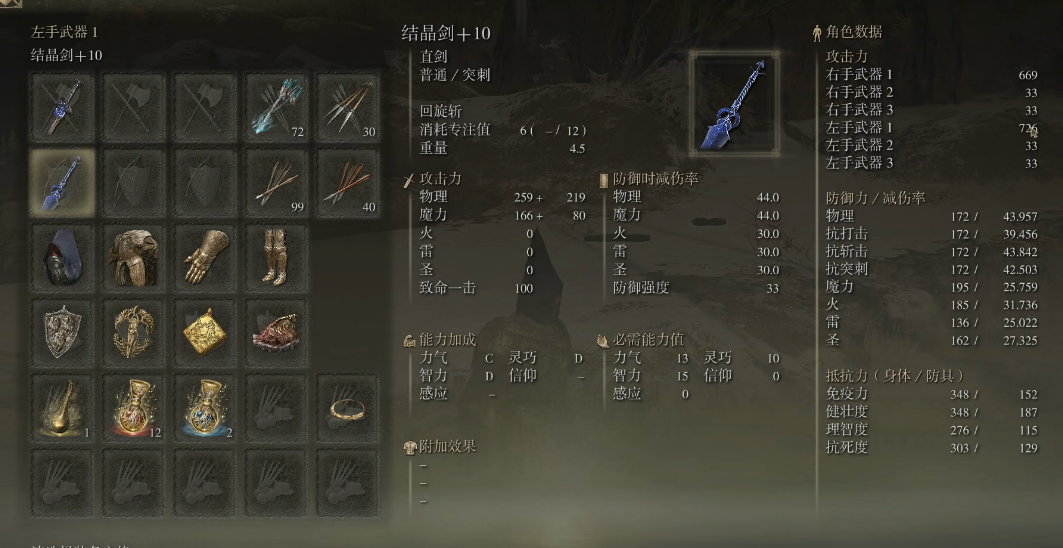
Task: Select the red crimson flask with 12 charges
Action: tap(134, 408)
